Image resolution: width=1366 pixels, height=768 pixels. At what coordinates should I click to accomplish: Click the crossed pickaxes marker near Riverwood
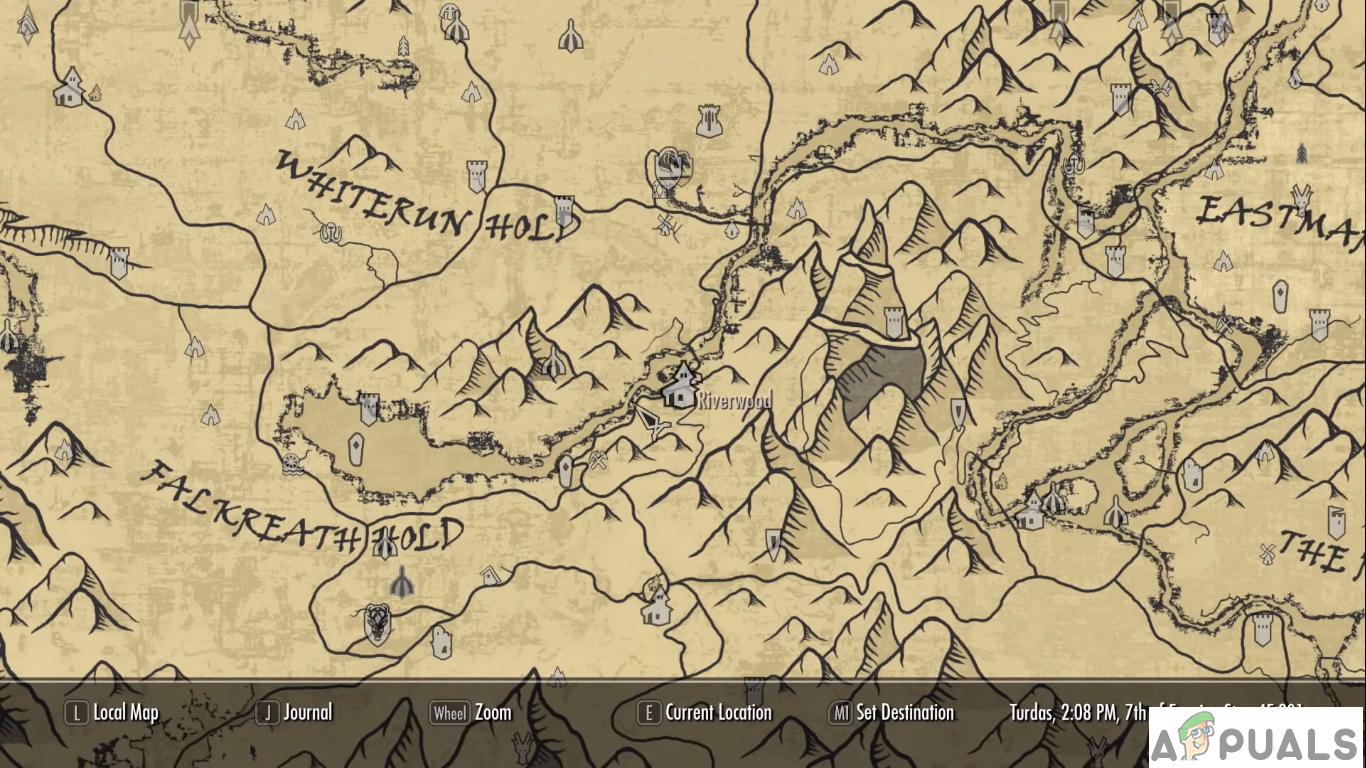tap(598, 461)
